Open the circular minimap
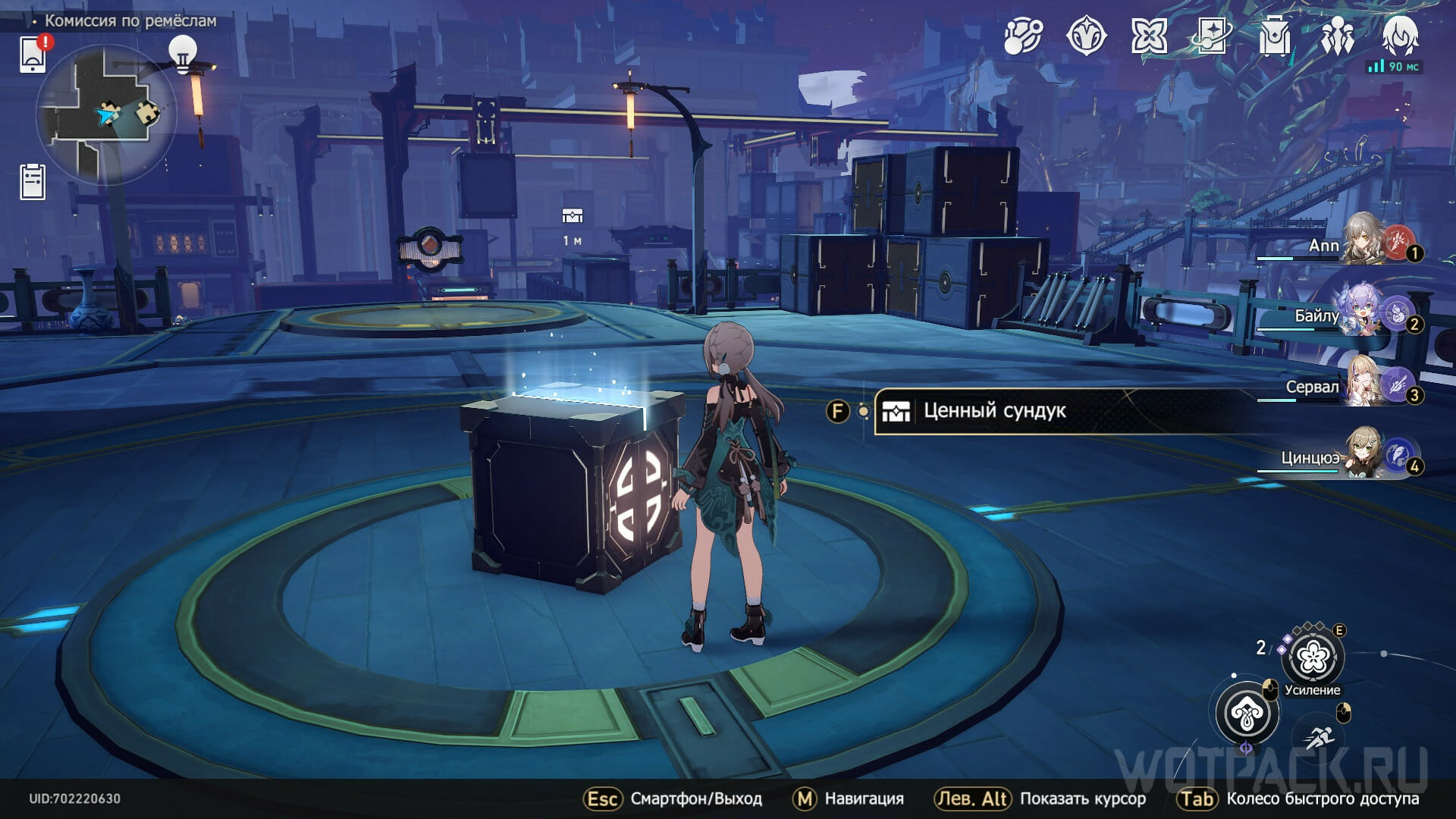 [x=106, y=115]
